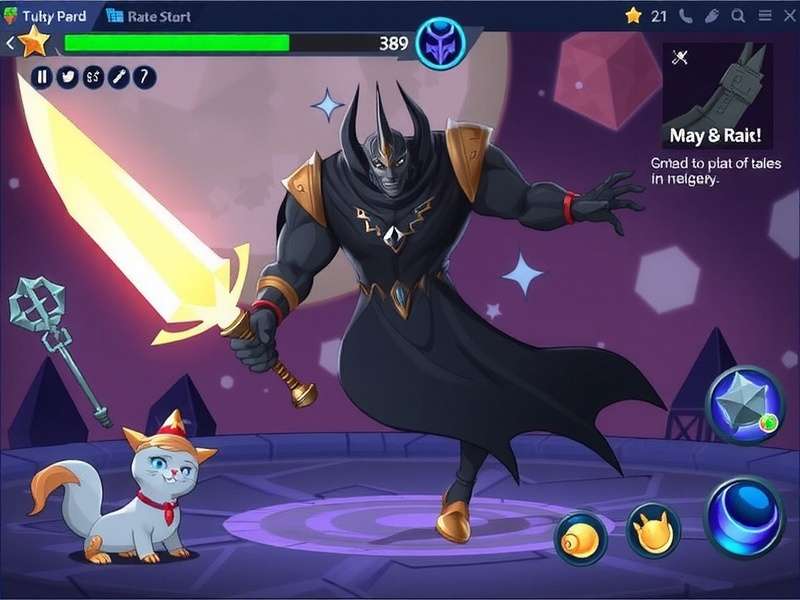Open the May & Raik! event thumbnail
Screen dimensions: 800x600
[x=714, y=95]
